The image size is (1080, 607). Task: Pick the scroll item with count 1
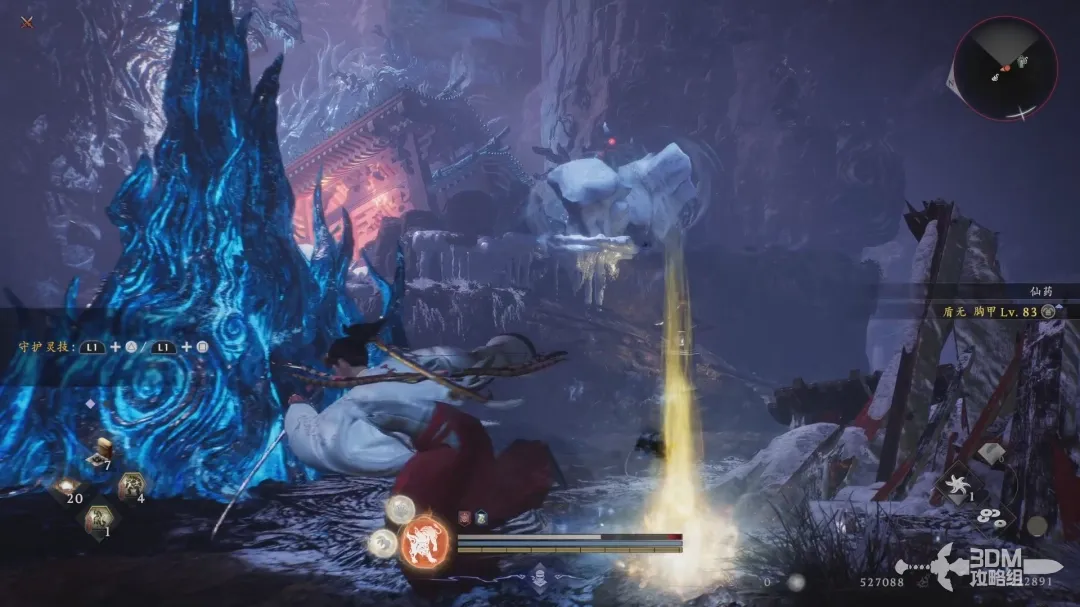point(100,519)
